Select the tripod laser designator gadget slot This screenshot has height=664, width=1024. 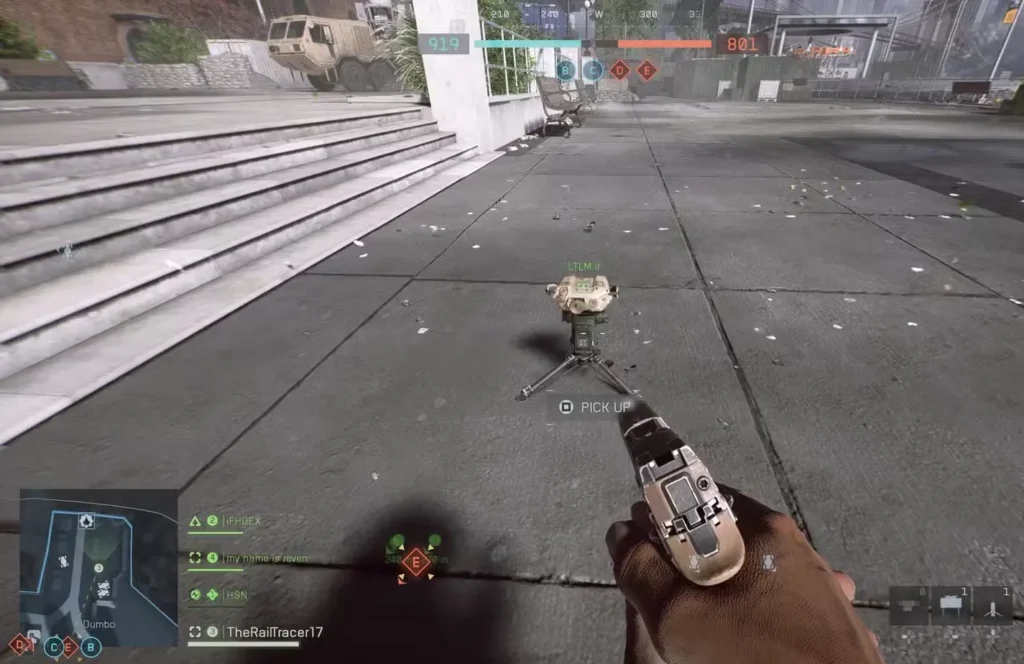[x=992, y=604]
